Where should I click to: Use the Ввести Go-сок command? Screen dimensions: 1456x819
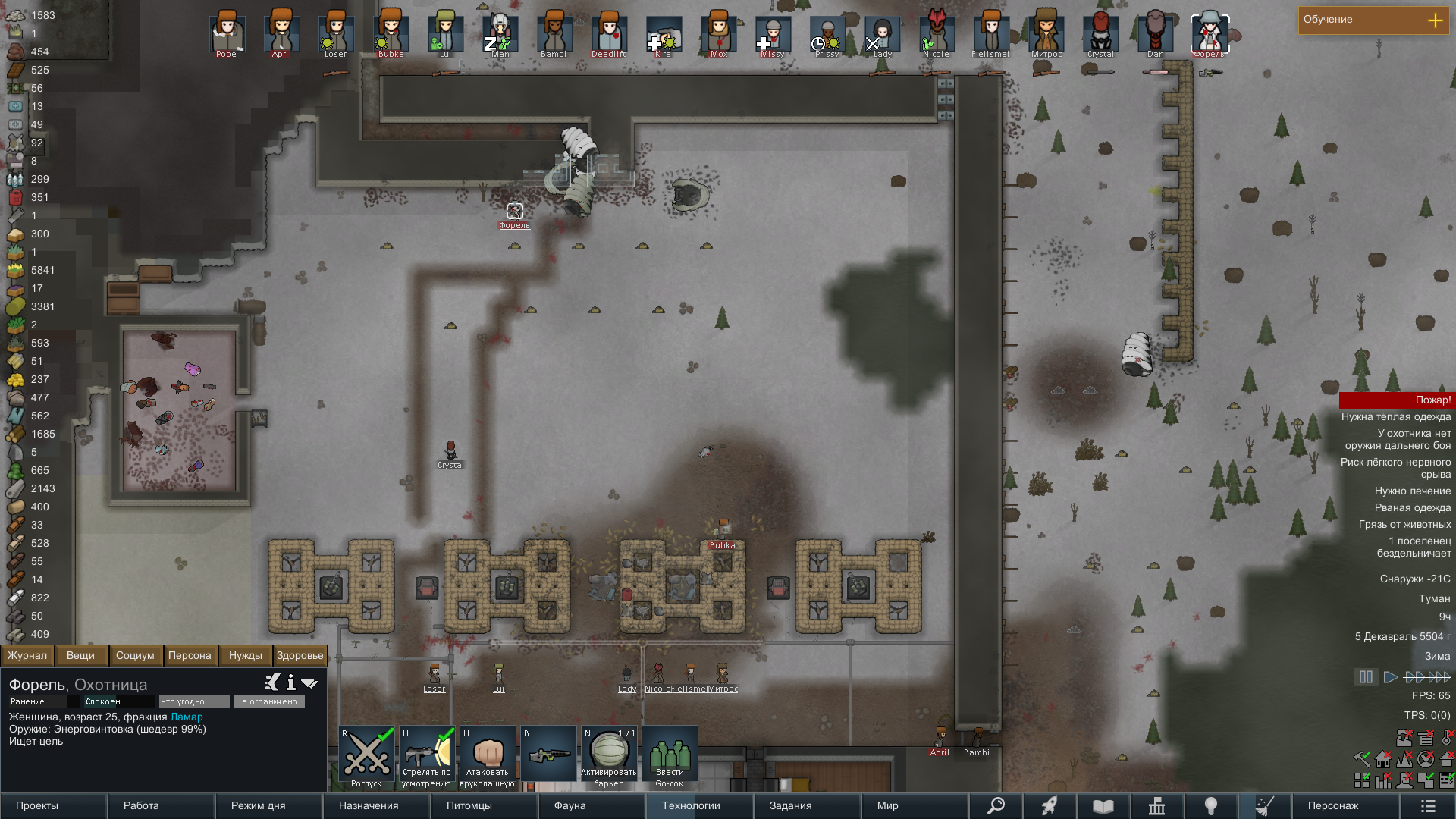click(670, 757)
